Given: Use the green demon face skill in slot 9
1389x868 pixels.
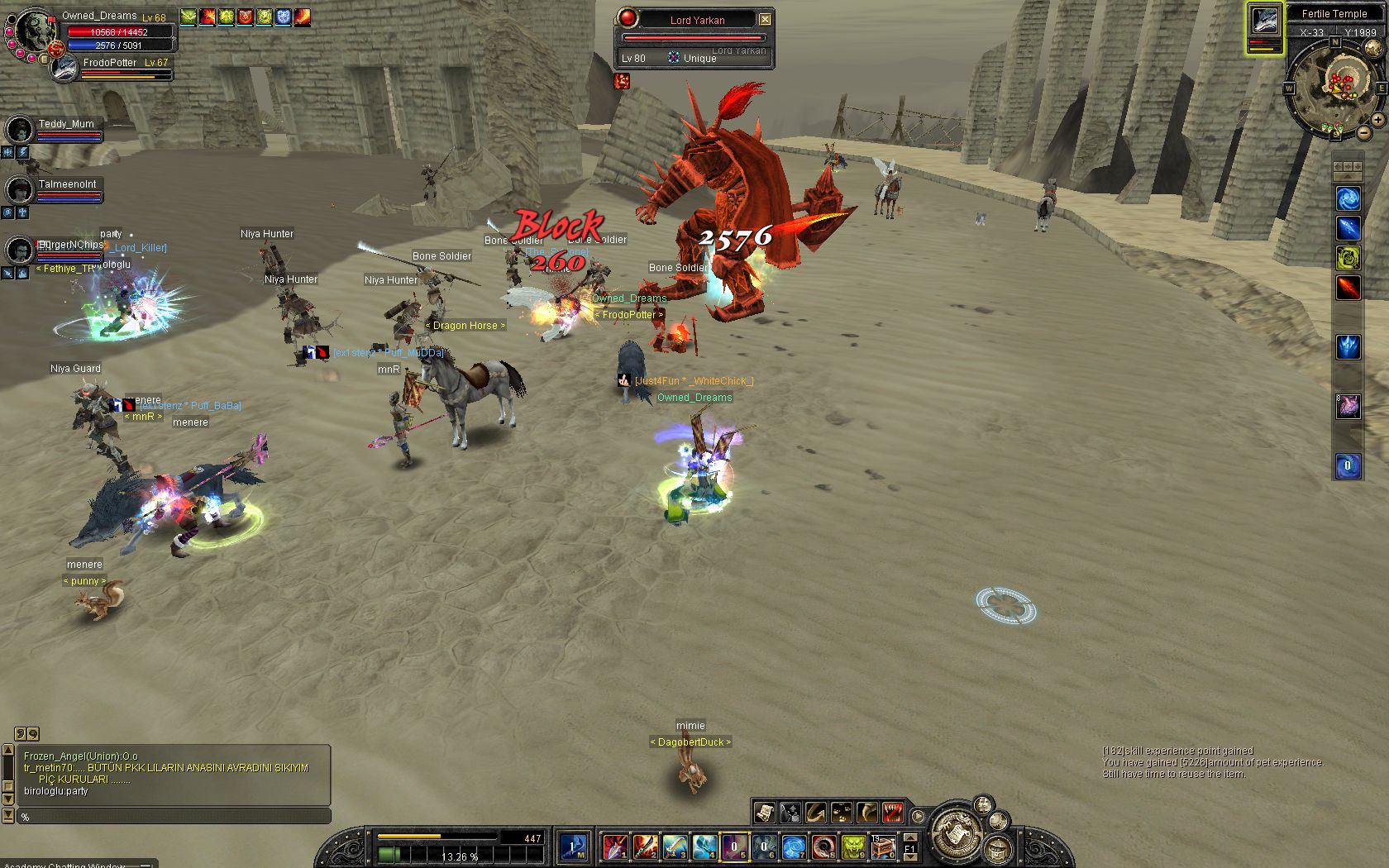Looking at the screenshot, I should point(852,847).
